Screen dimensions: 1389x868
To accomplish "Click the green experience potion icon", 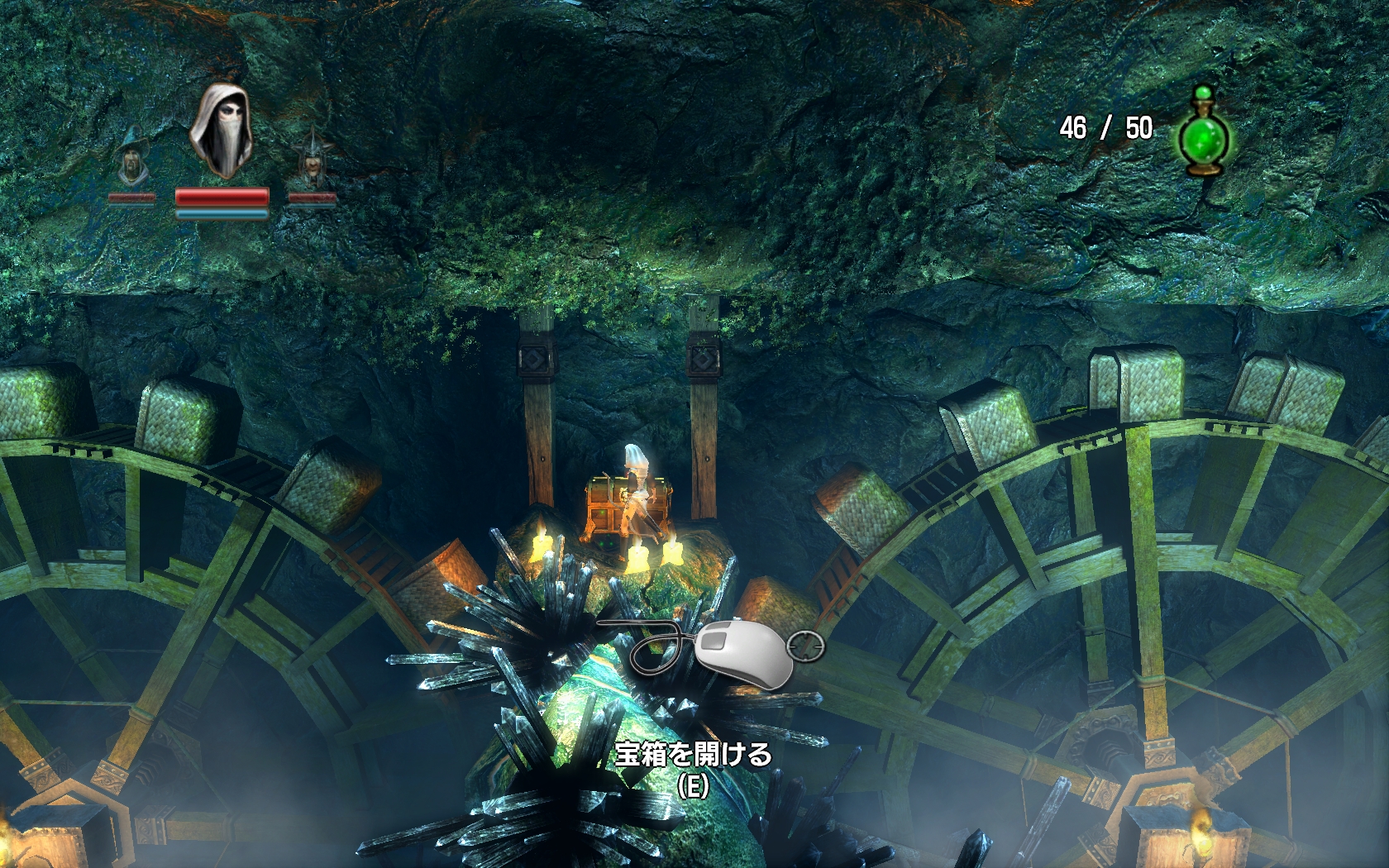I will pos(1205,133).
